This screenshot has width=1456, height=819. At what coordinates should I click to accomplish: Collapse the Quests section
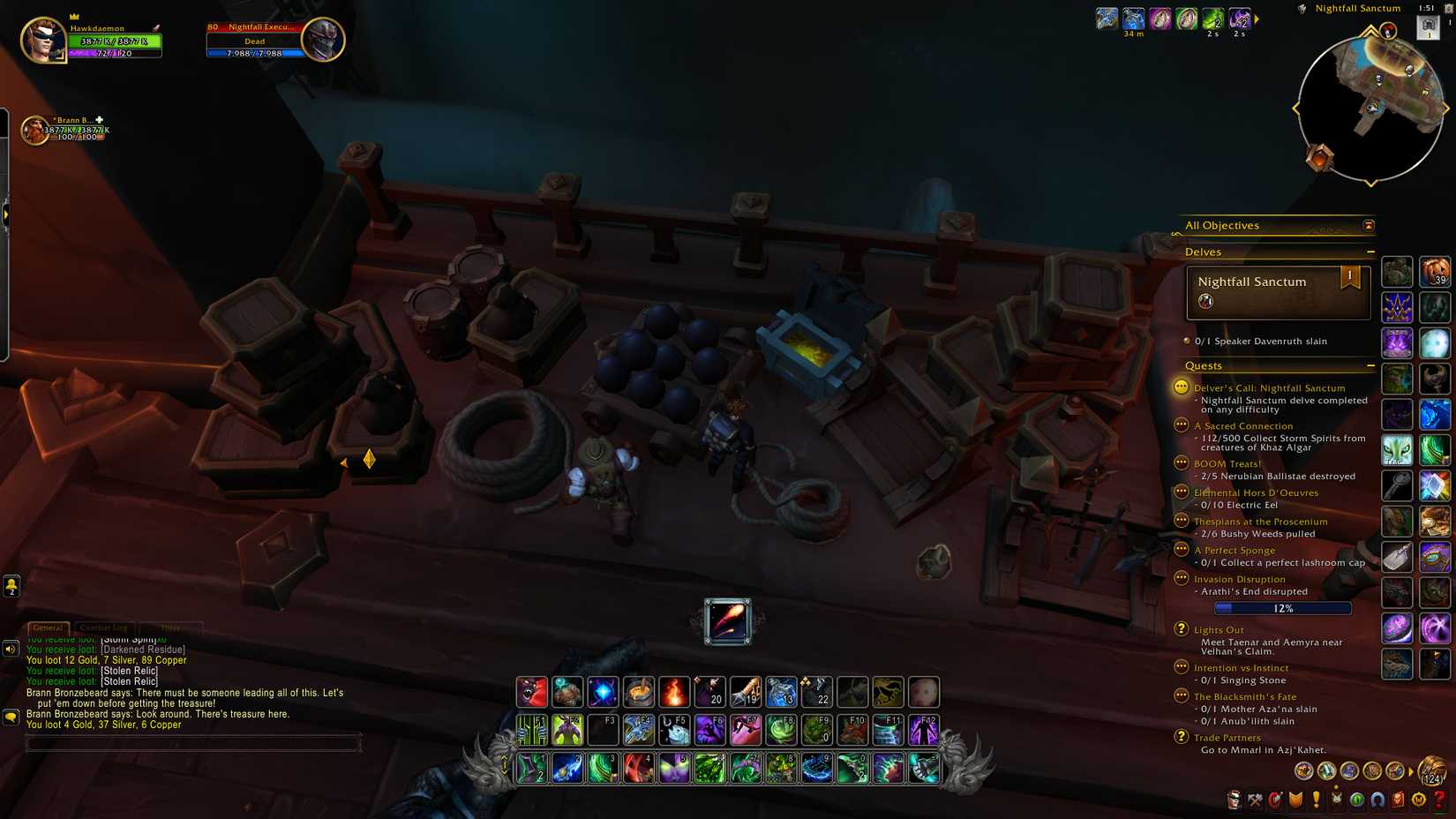pos(1372,365)
